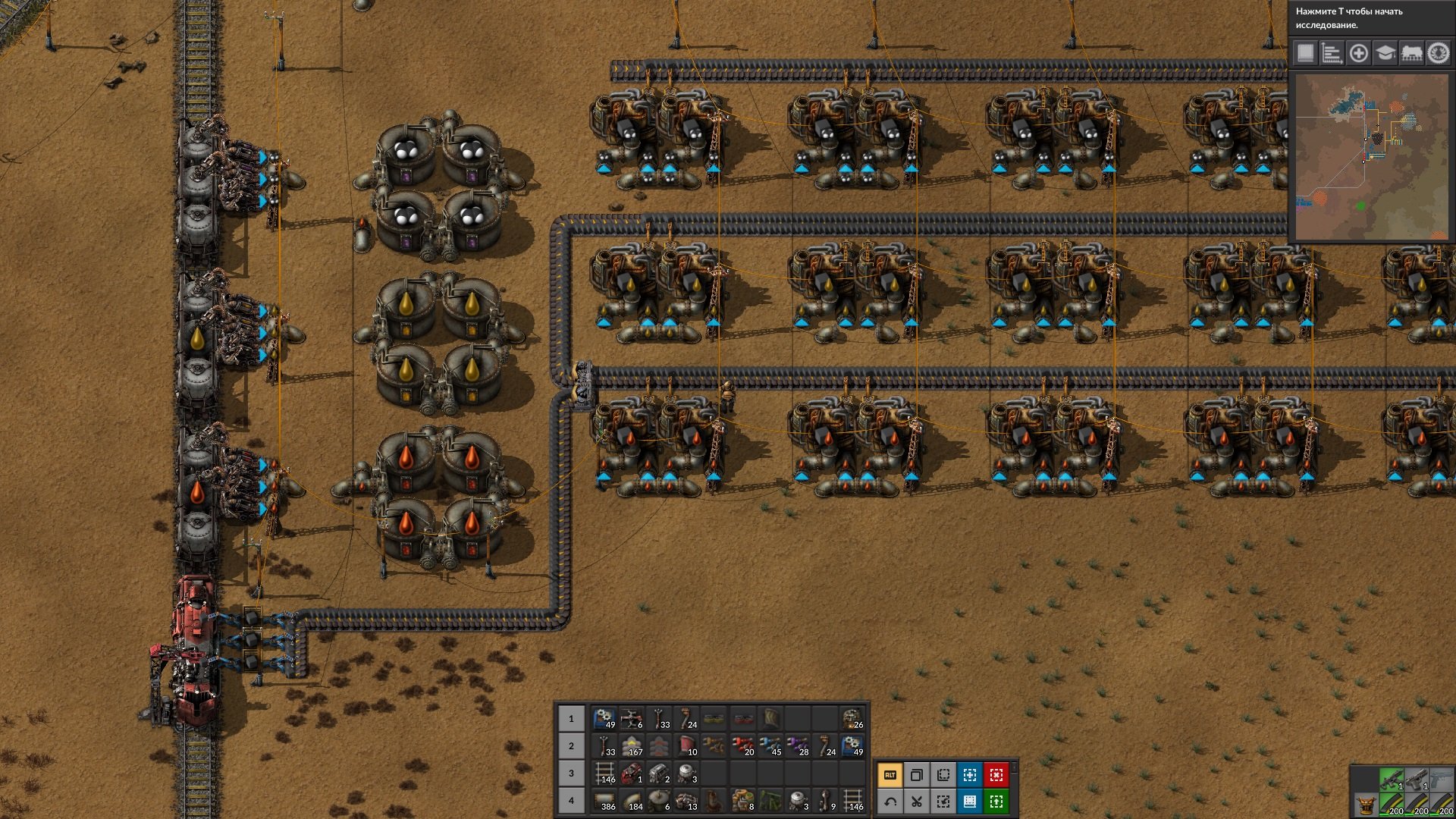Screen dimensions: 1456x819
Task: Pick the red inserter stack of 20
Action: [742, 746]
